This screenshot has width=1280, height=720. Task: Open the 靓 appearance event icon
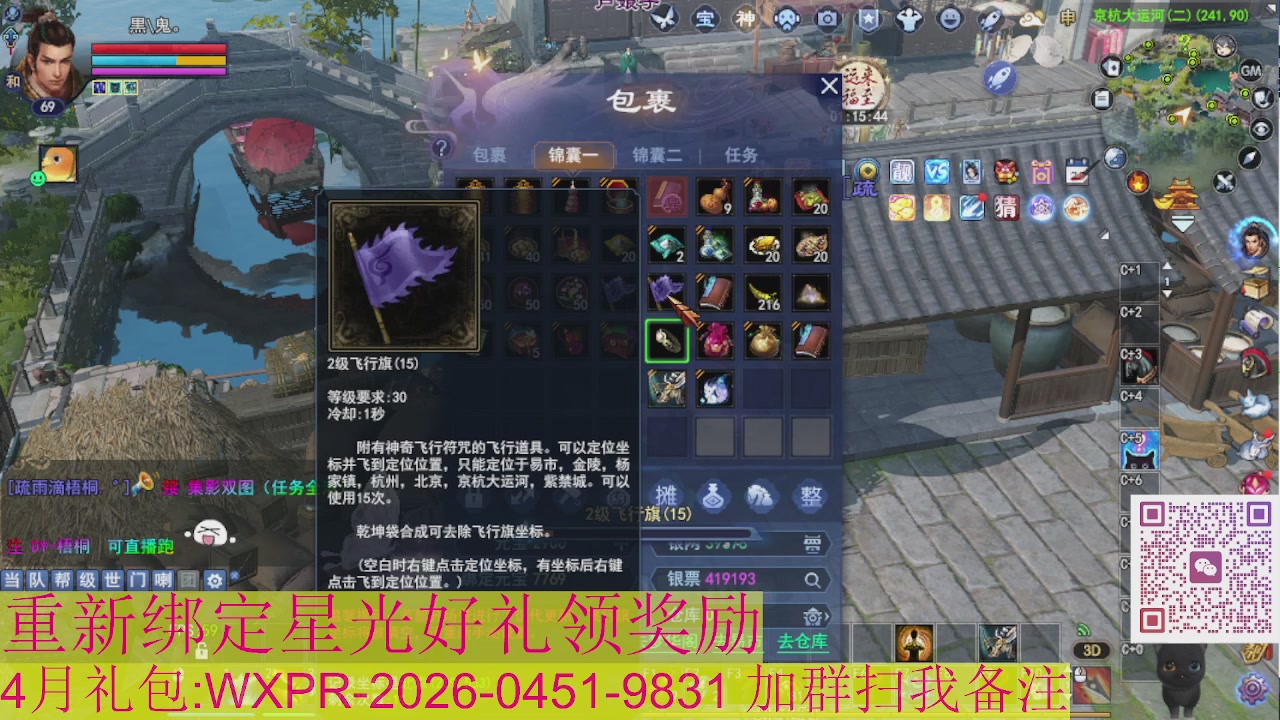(901, 172)
